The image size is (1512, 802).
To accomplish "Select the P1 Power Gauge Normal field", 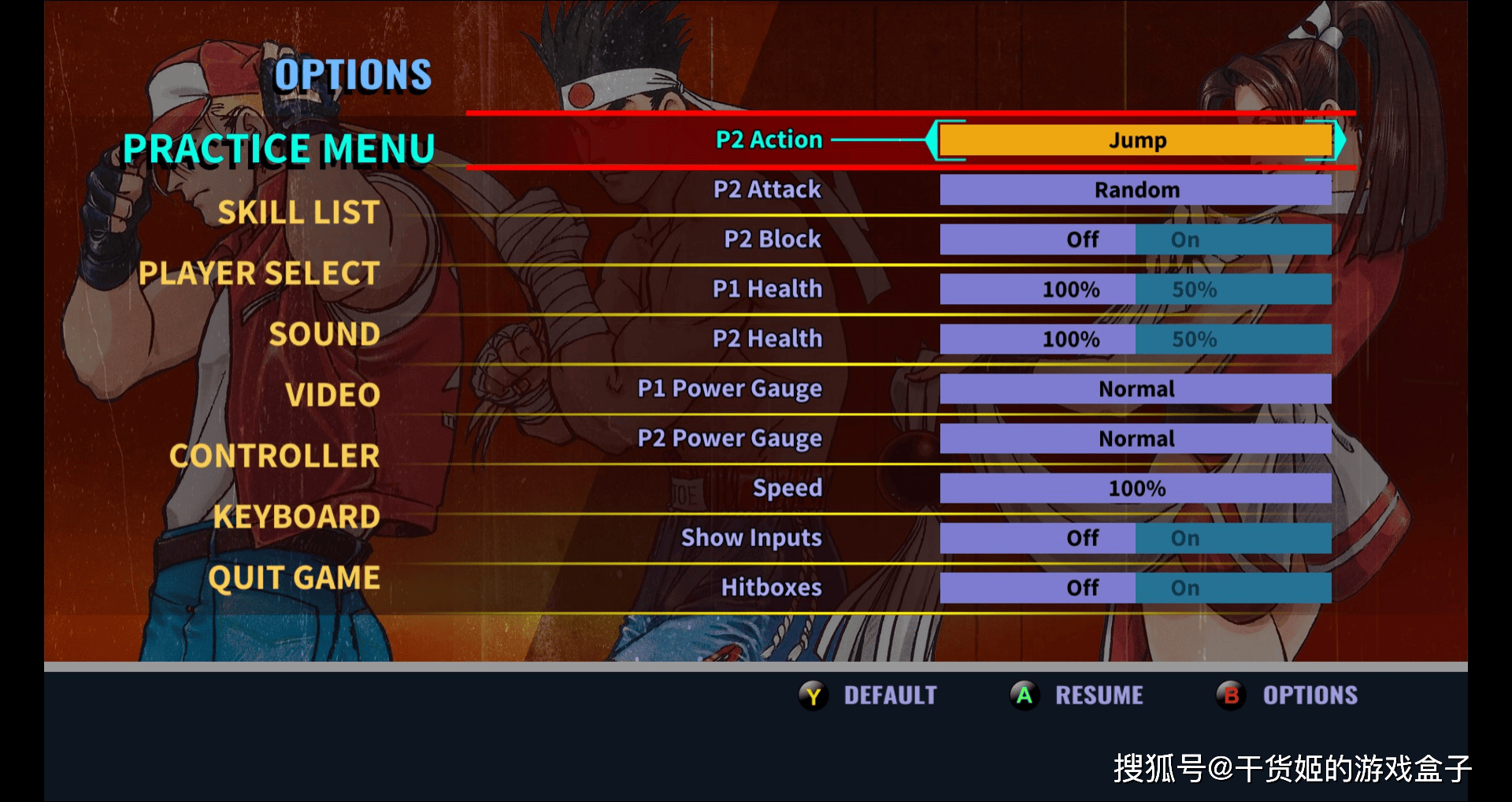I will click(x=1136, y=388).
